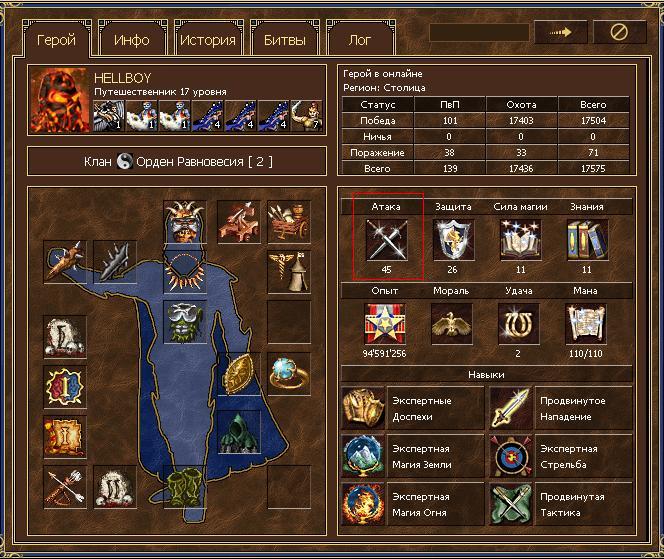Select the first aid tent slot
The width and height of the screenshot is (664, 559).
point(288,270)
